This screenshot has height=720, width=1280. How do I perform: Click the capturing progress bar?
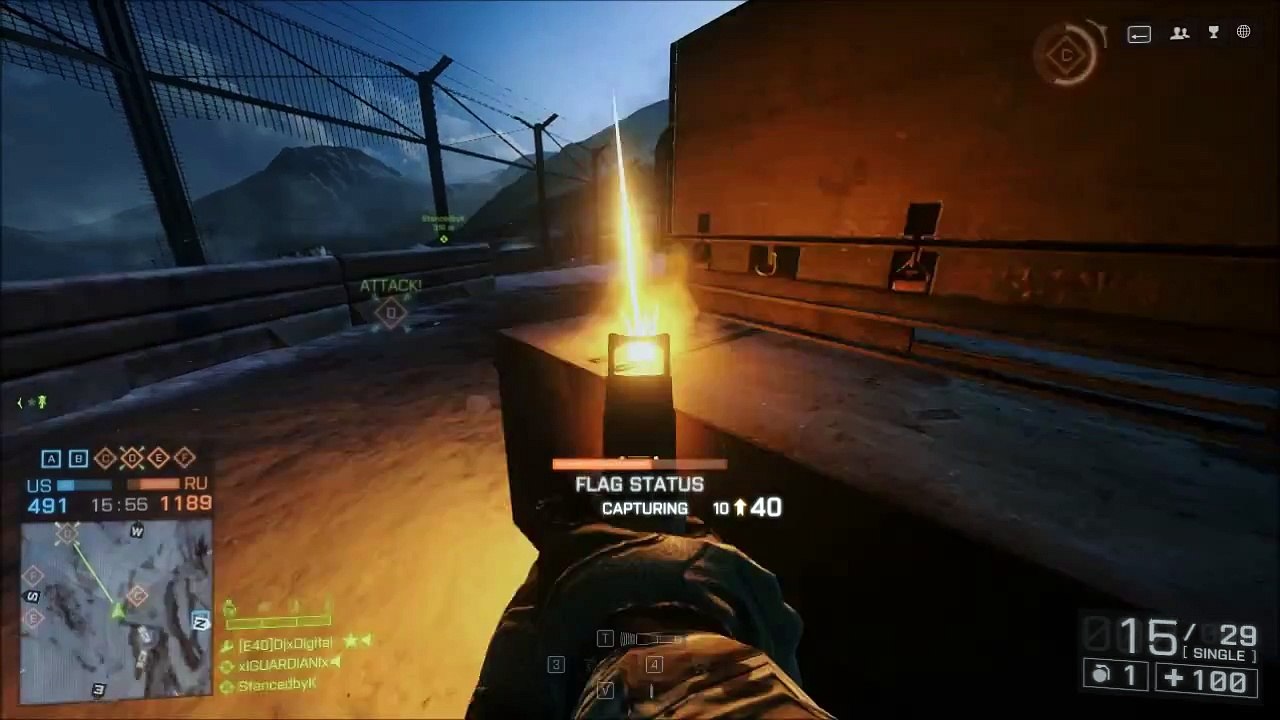[x=640, y=463]
